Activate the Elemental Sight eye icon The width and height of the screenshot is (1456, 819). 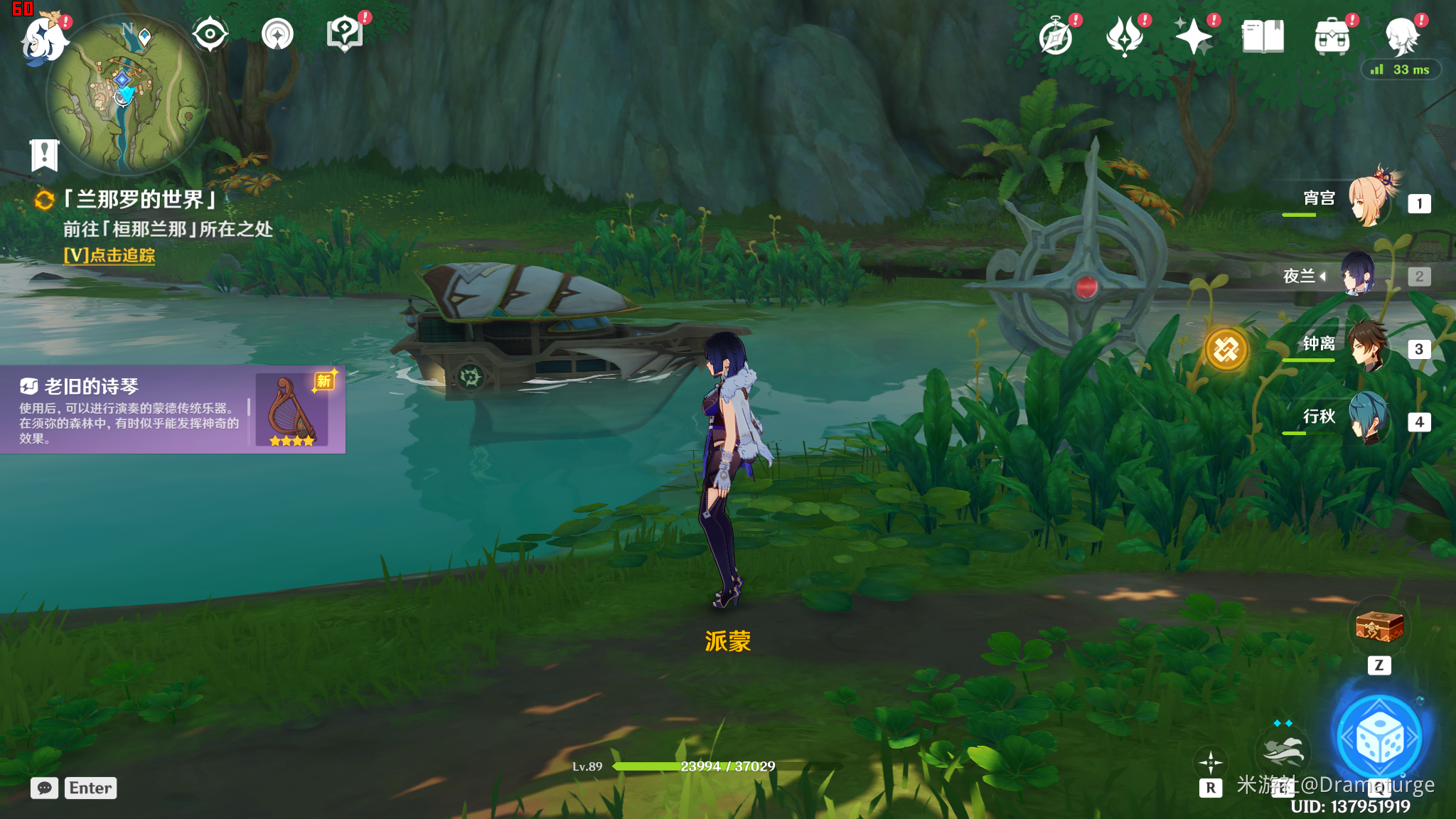coord(210,34)
